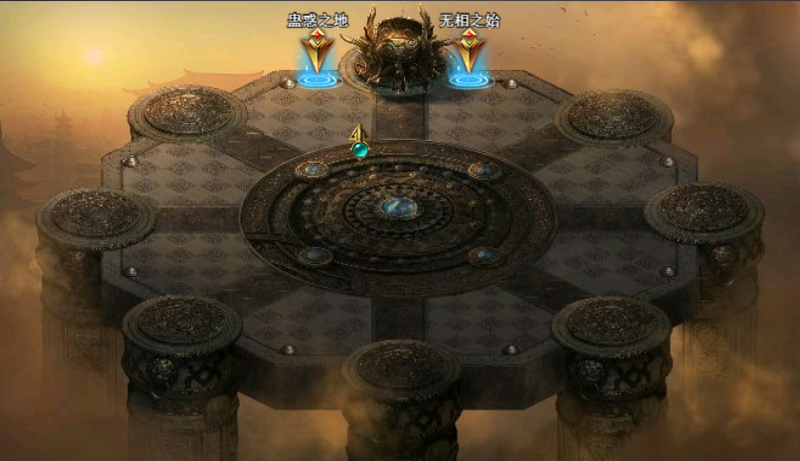Select the 蛊惑之地 portal marker
Viewport: 800px width, 461px height.
pos(316,55)
